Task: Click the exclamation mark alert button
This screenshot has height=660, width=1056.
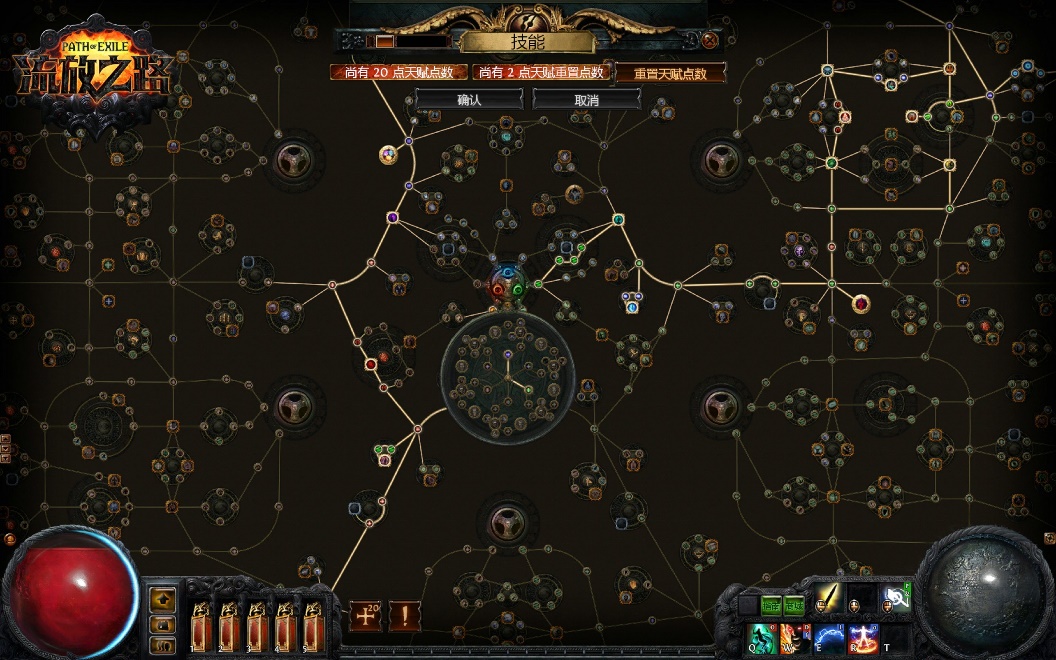Action: coord(404,615)
